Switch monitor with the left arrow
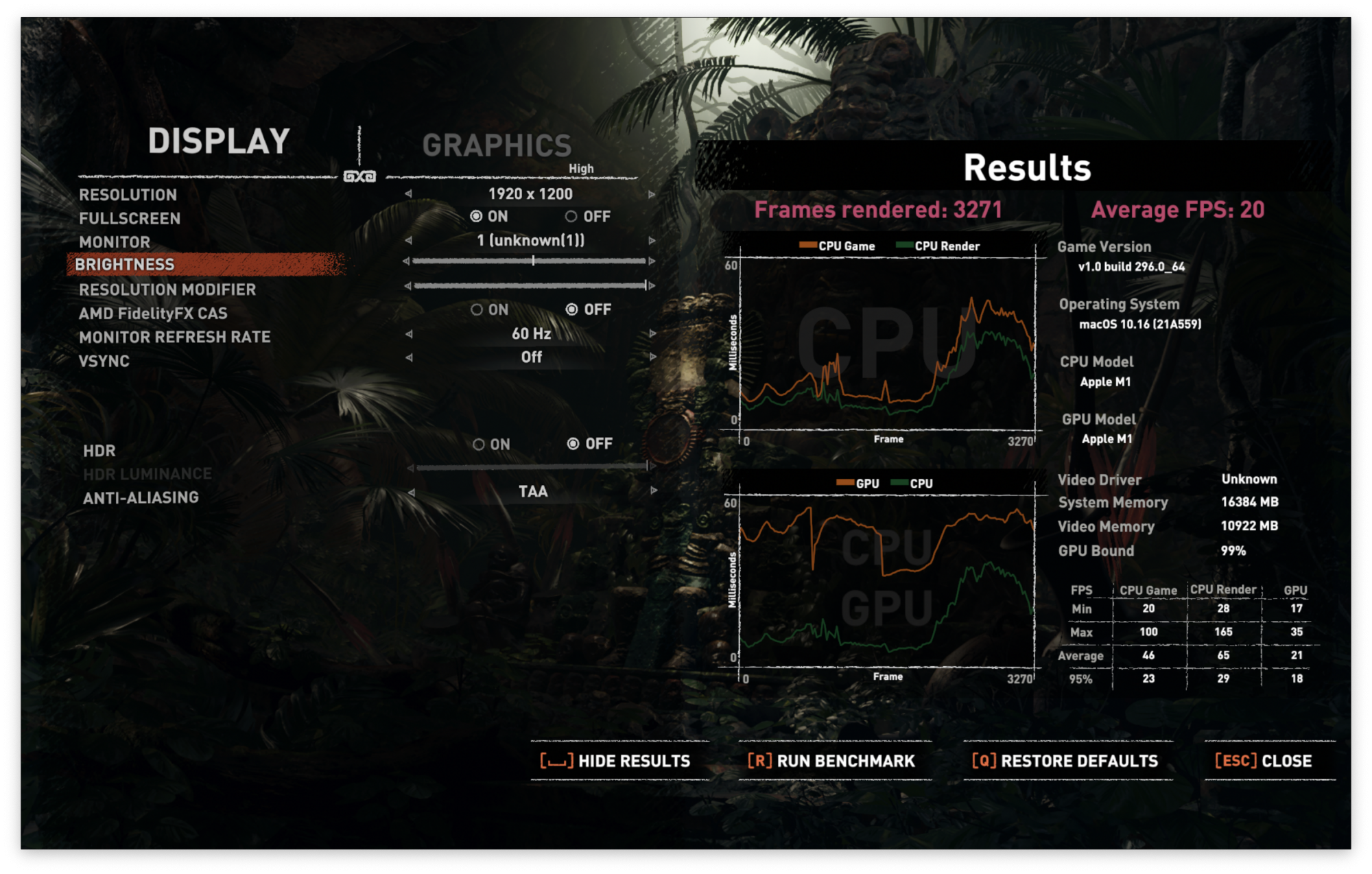Screen dimensions: 1372x874 pyautogui.click(x=409, y=241)
